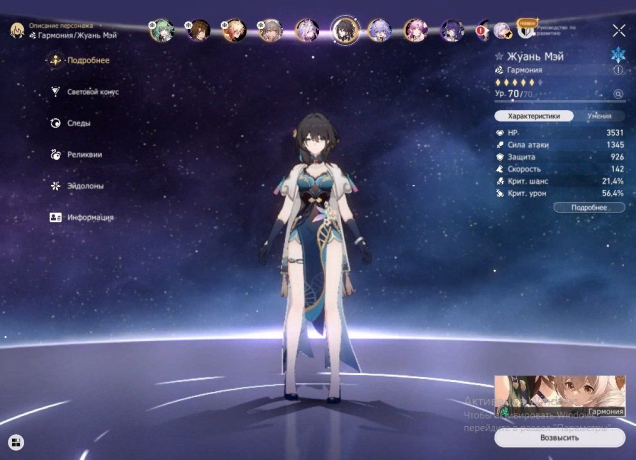Select the pink-haired character portrait in top row
The width and height of the screenshot is (636, 460).
coord(415,30)
